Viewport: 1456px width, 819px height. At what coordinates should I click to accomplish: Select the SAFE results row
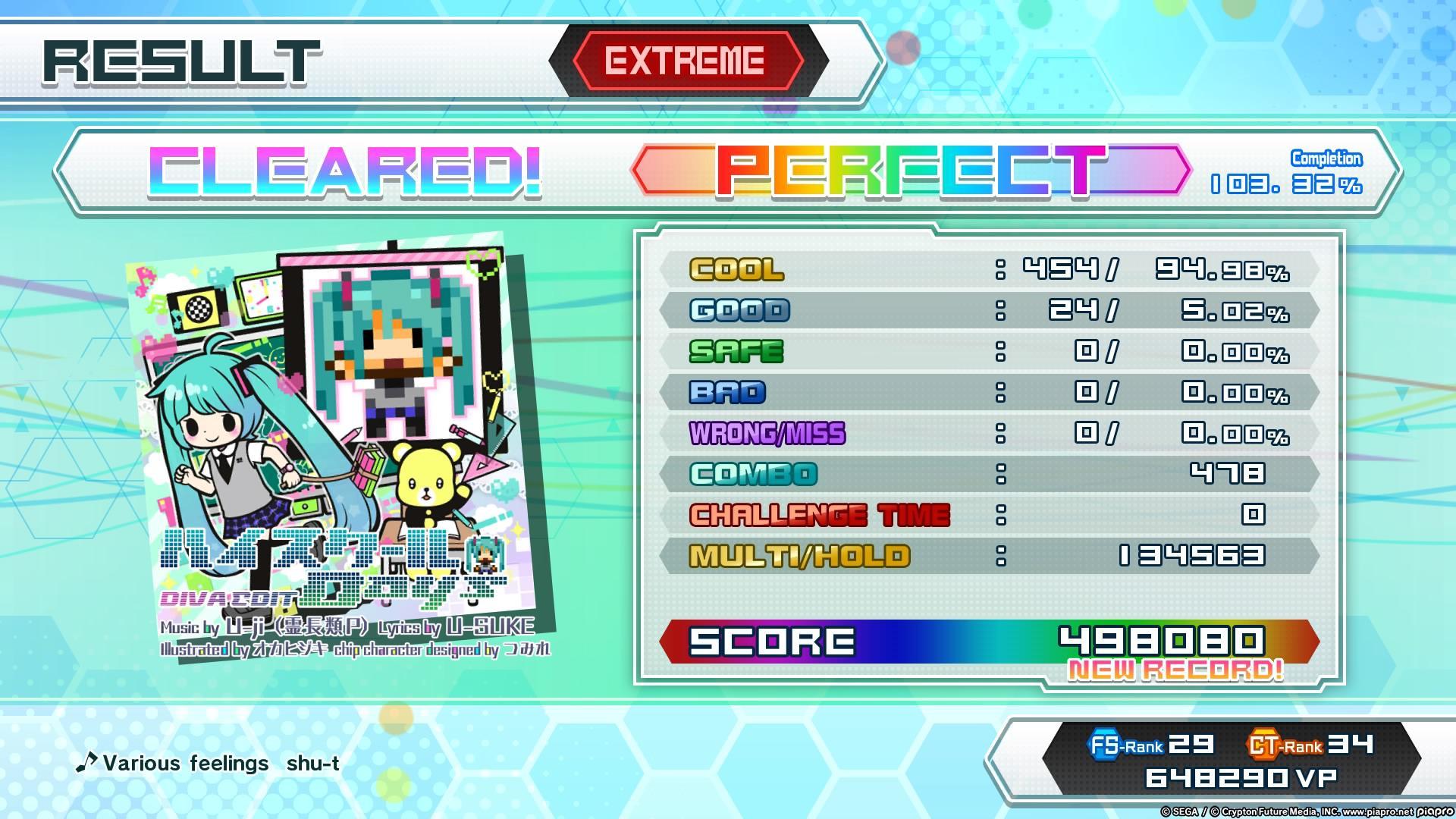736,352
